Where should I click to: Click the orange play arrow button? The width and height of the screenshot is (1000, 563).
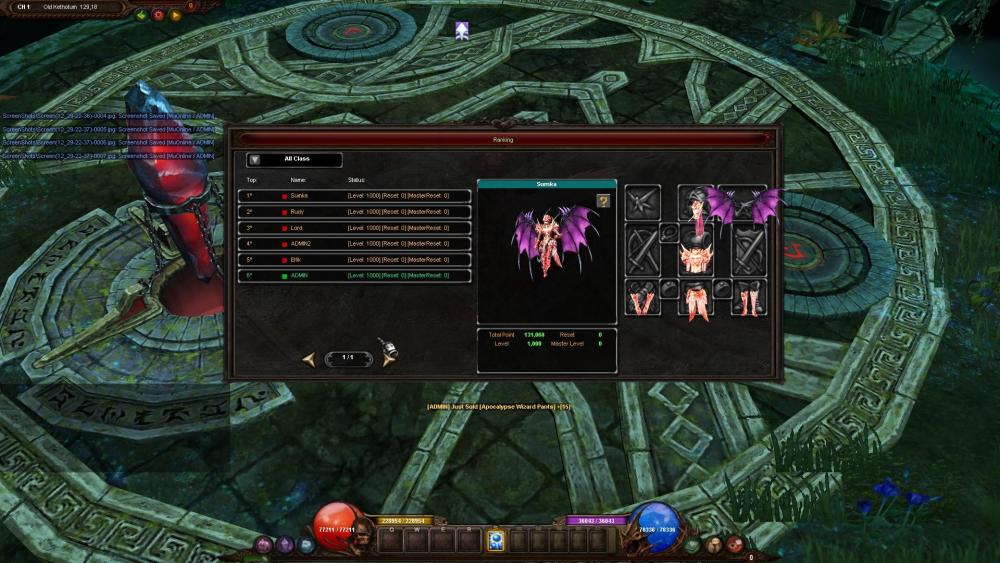(176, 16)
